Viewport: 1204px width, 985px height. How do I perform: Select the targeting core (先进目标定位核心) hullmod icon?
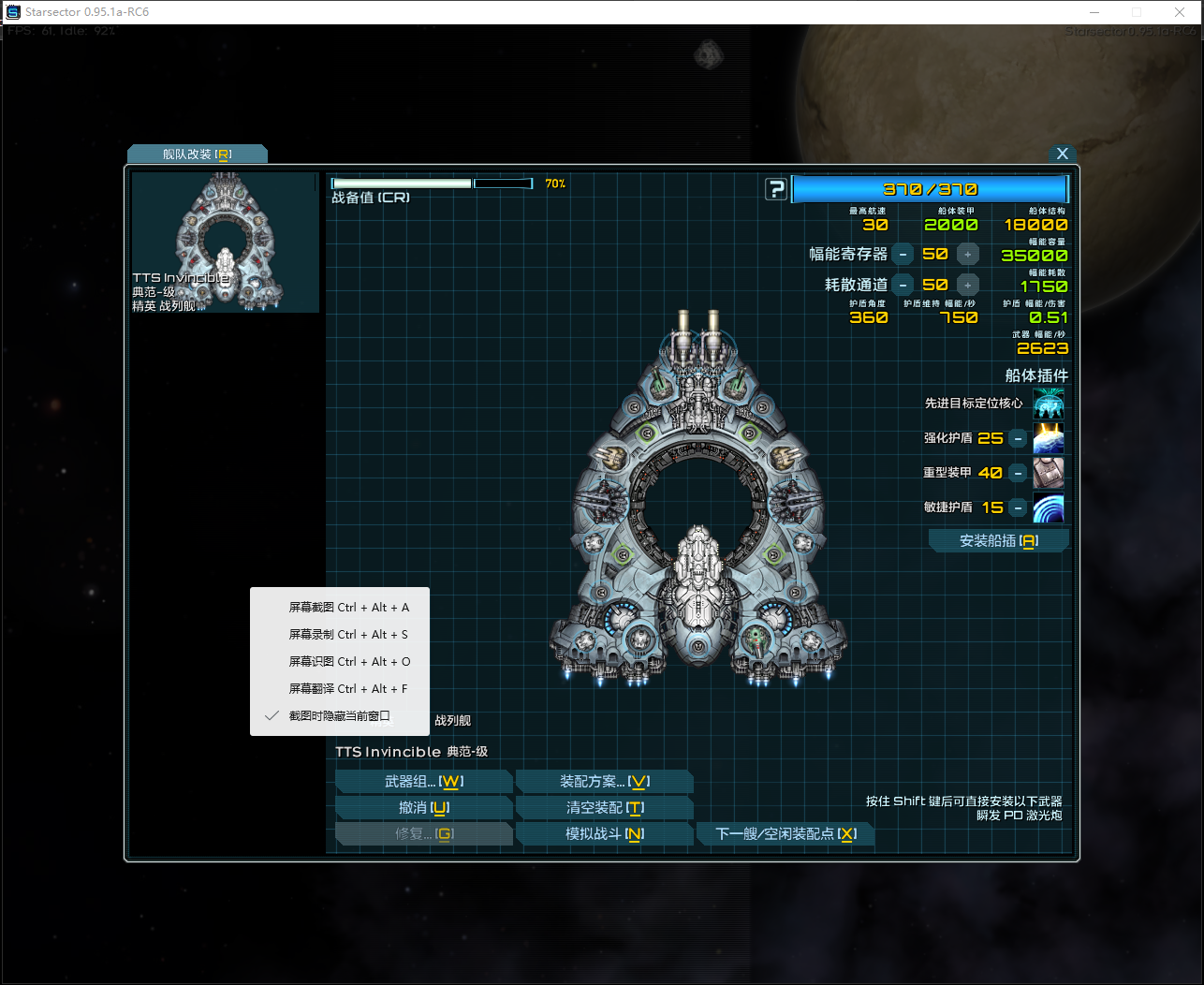[1048, 404]
